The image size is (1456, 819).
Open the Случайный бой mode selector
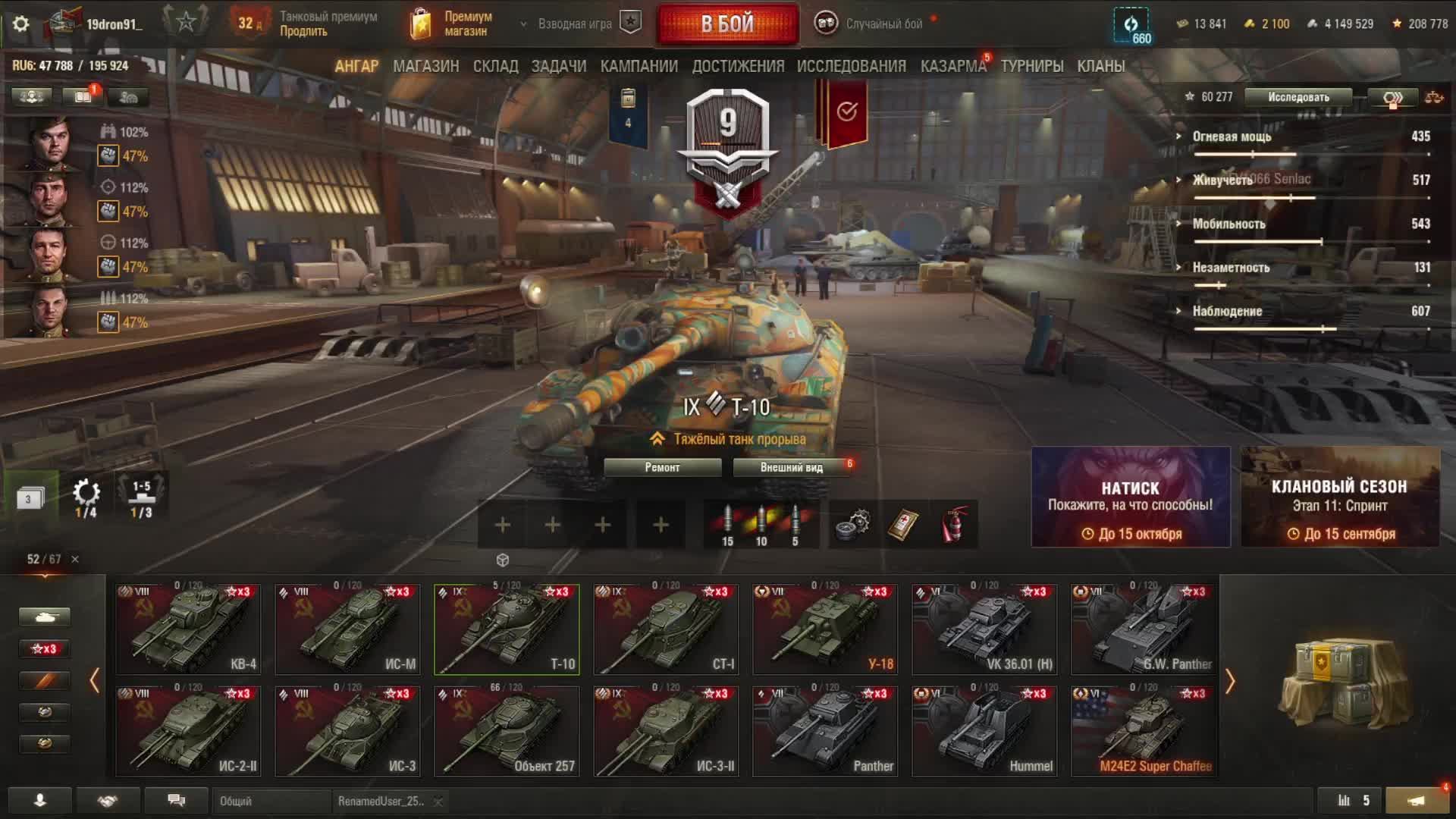click(x=872, y=24)
